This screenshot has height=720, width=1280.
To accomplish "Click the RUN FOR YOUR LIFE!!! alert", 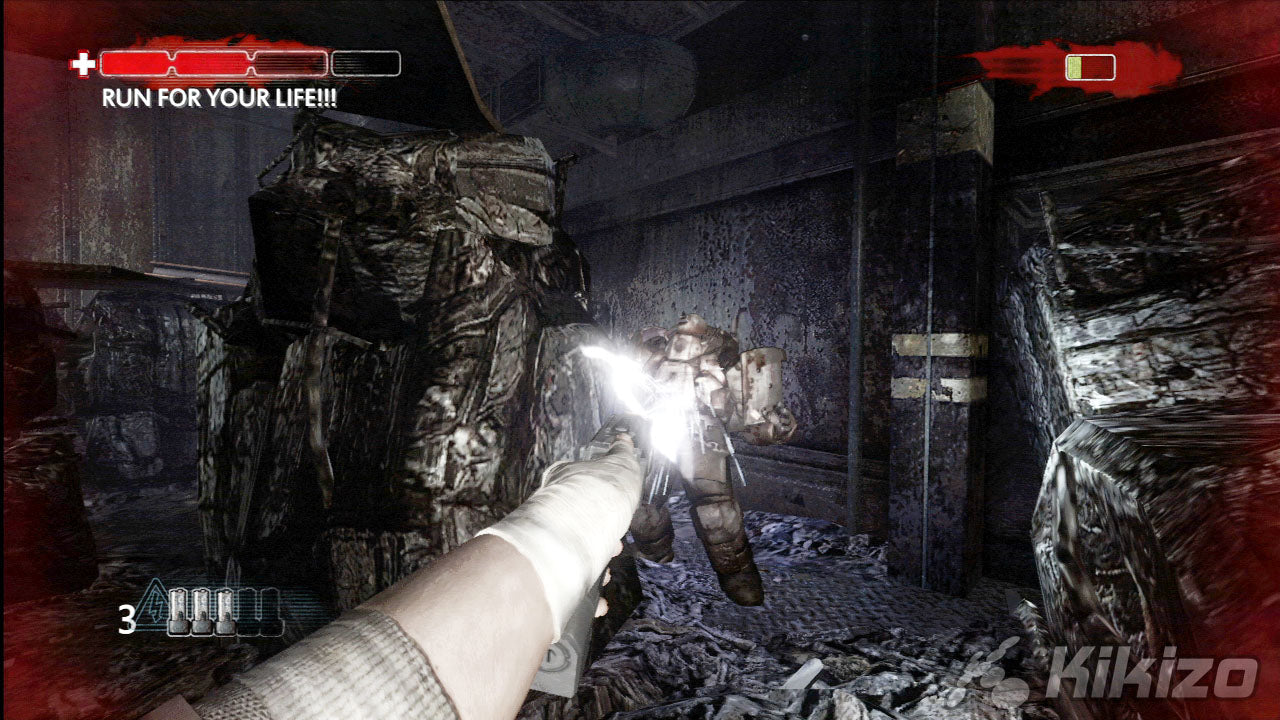I will coord(221,98).
